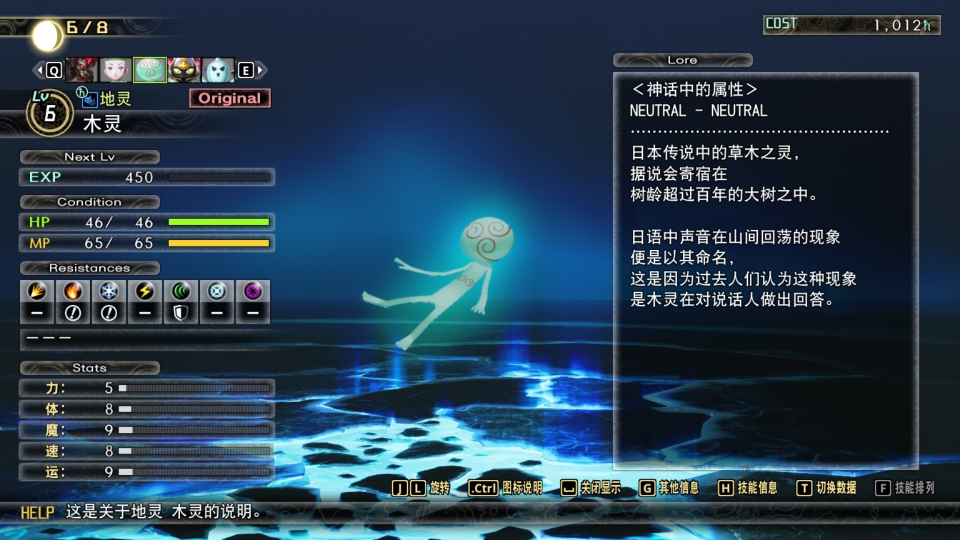The height and width of the screenshot is (540, 960).
Task: Go to next demon with right arrow
Action: 260,70
